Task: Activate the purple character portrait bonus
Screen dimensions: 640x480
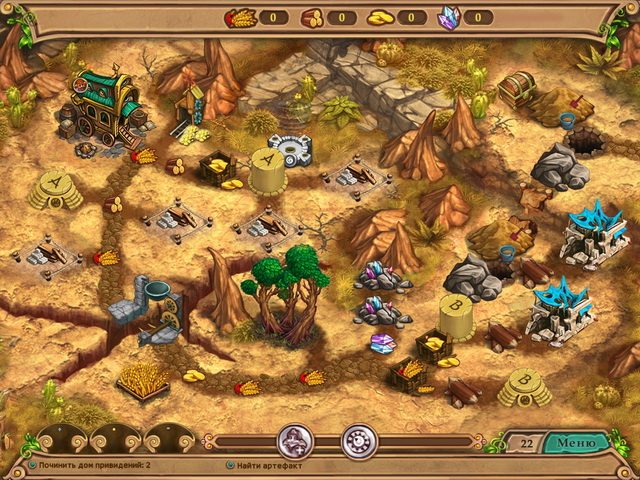Action: pyautogui.click(x=294, y=441)
